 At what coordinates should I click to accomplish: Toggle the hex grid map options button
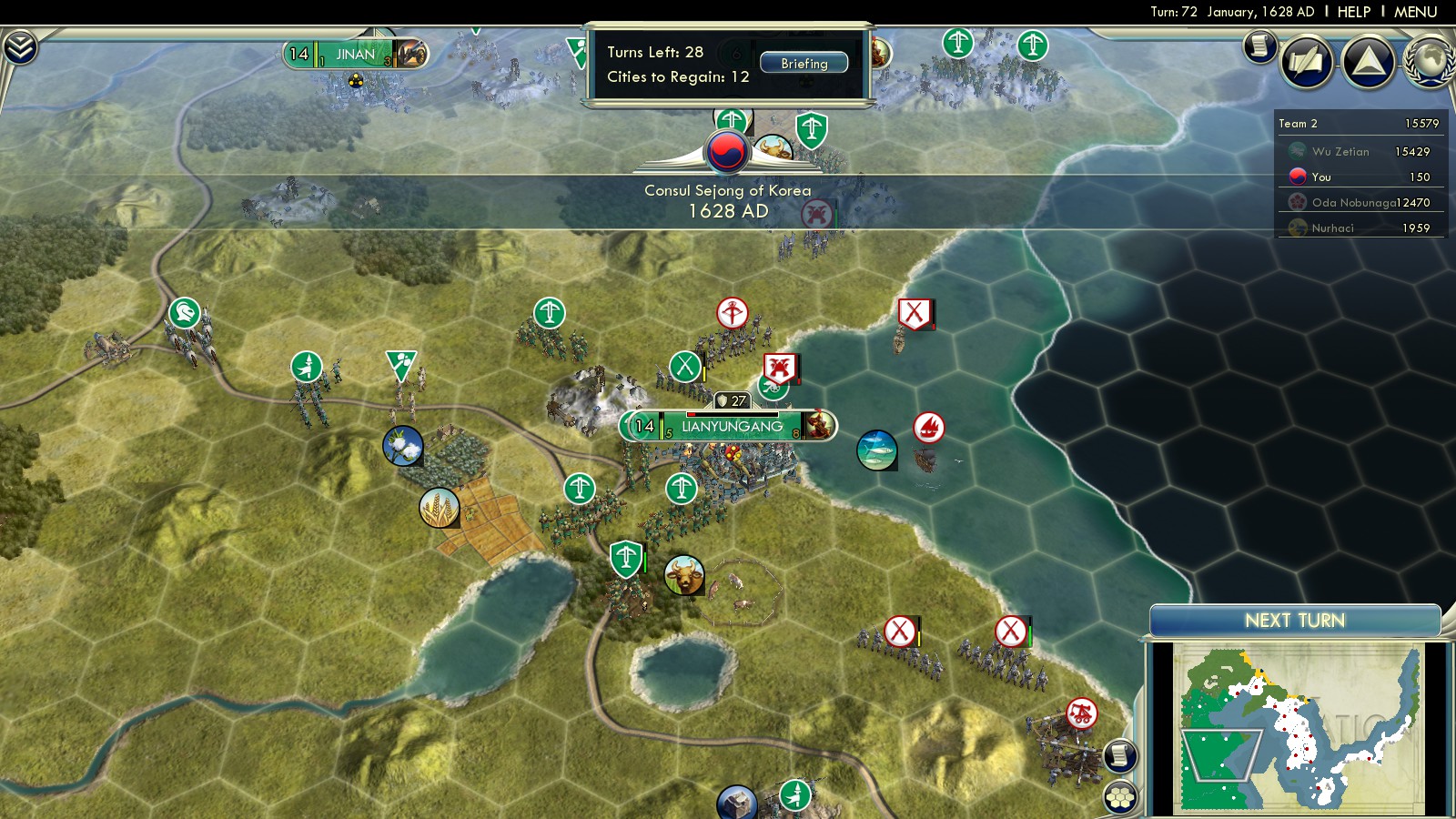pos(1120,797)
